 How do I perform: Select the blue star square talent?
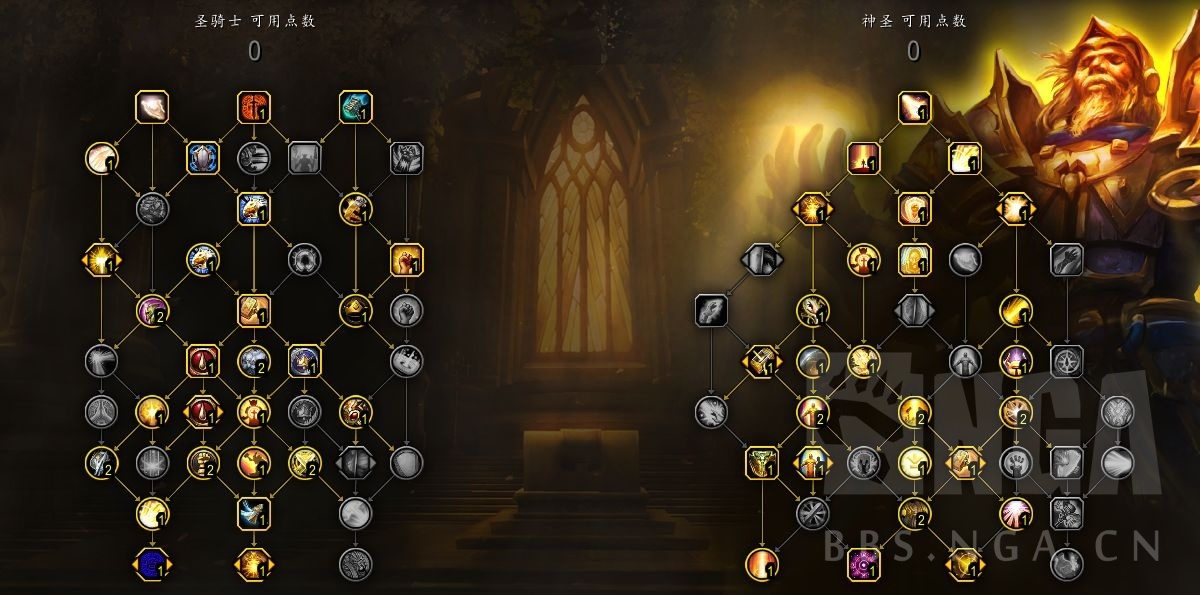[x=304, y=360]
